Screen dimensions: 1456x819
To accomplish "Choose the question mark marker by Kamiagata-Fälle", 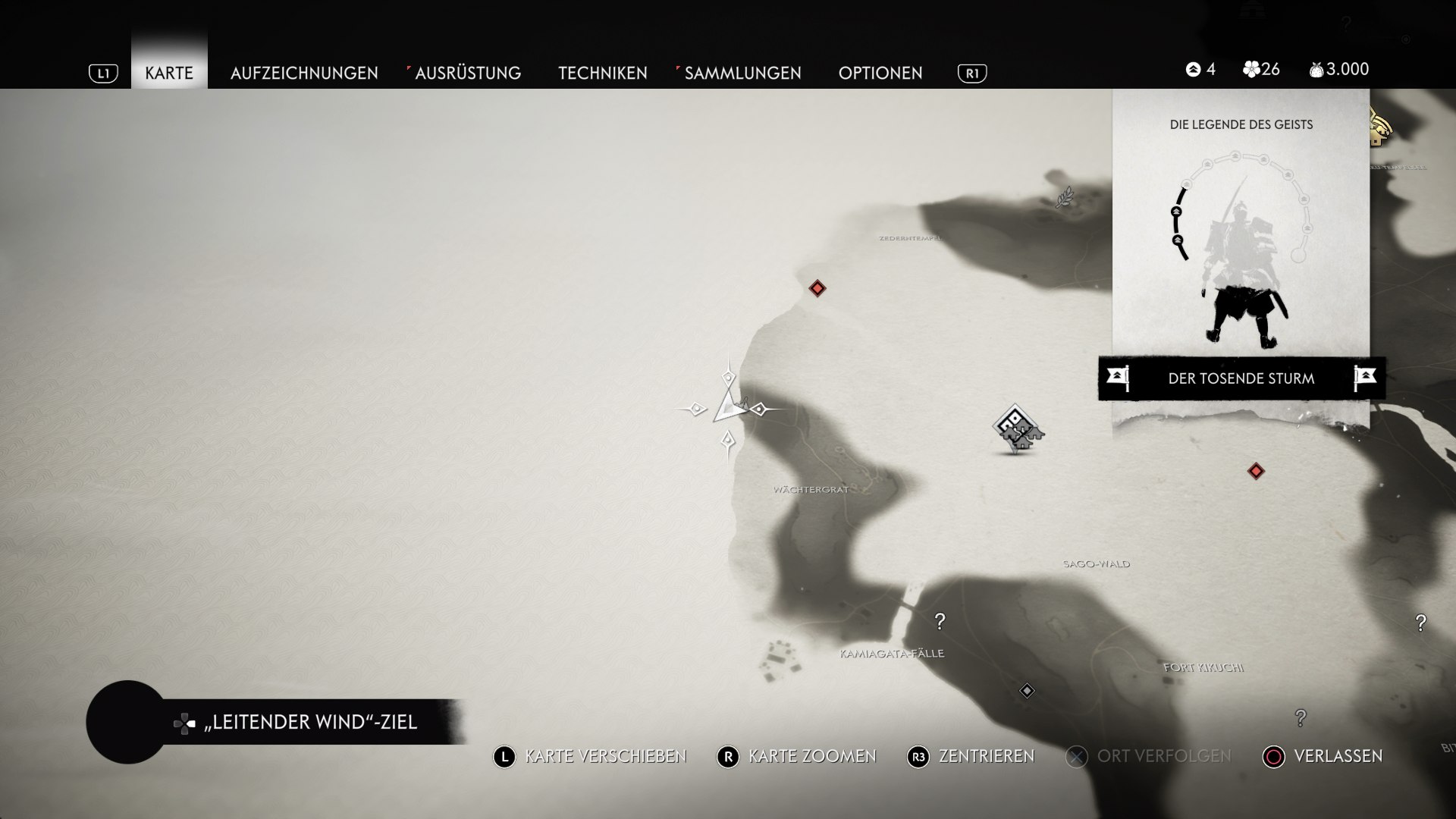I will click(940, 621).
